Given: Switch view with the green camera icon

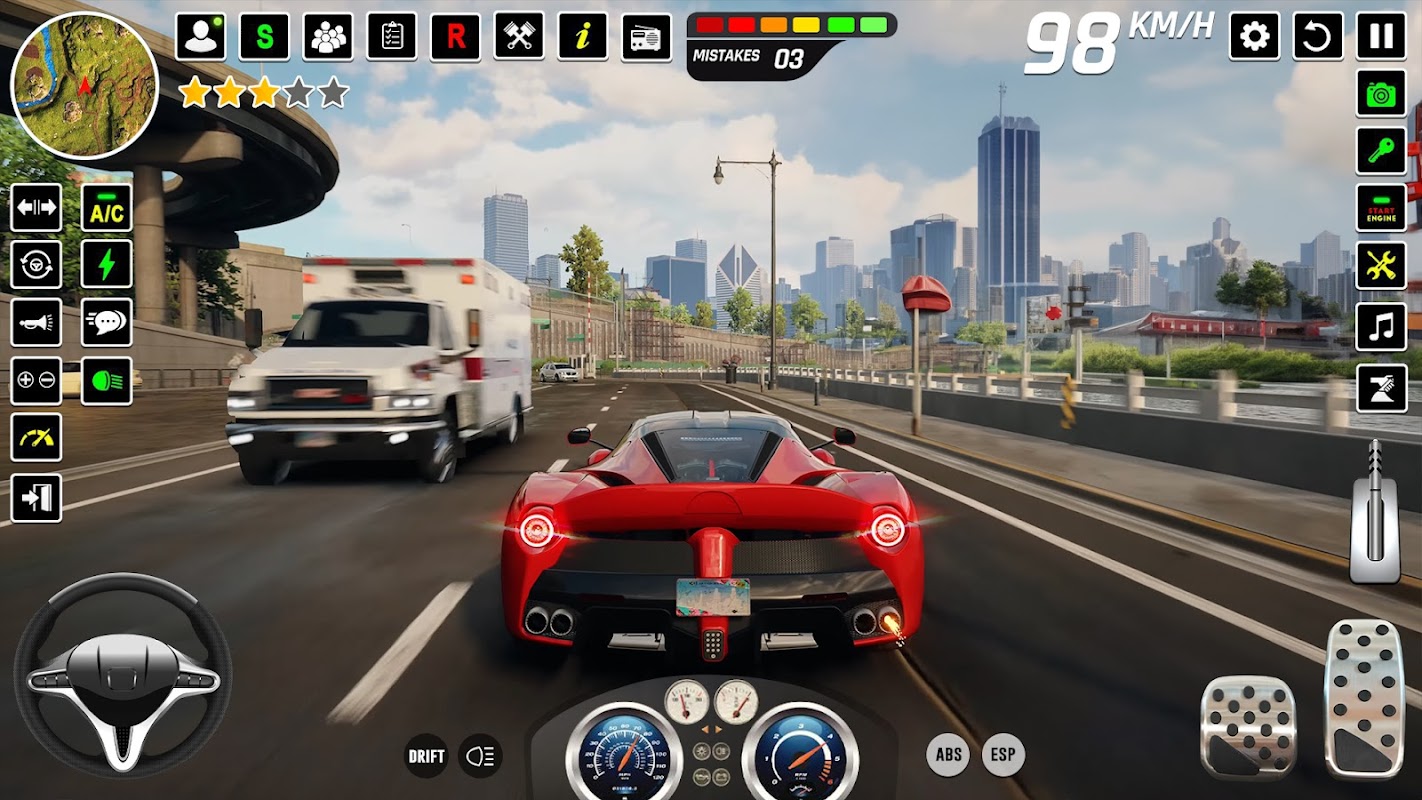Looking at the screenshot, I should (1381, 95).
